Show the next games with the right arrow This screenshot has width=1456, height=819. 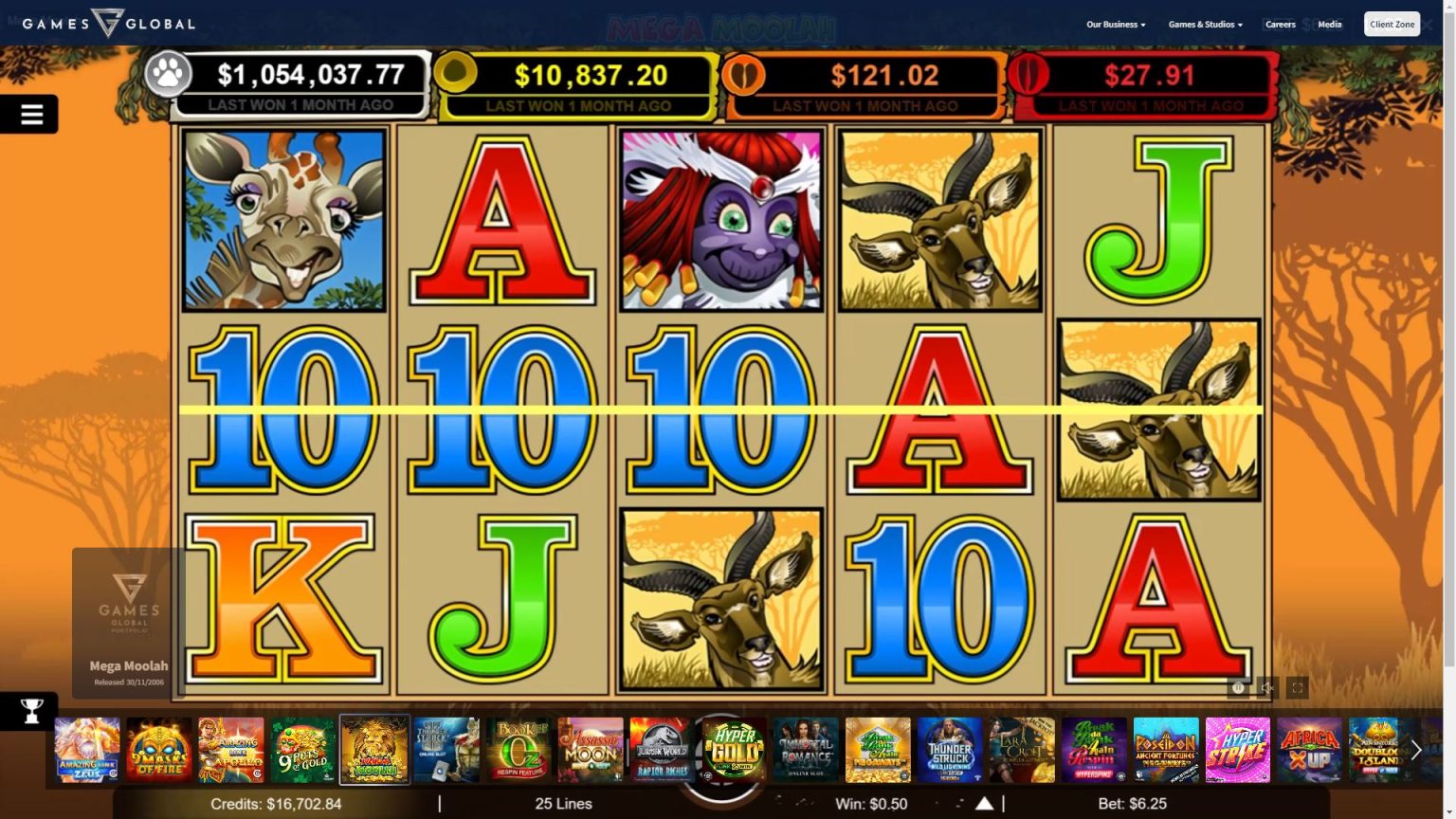[x=1416, y=750]
